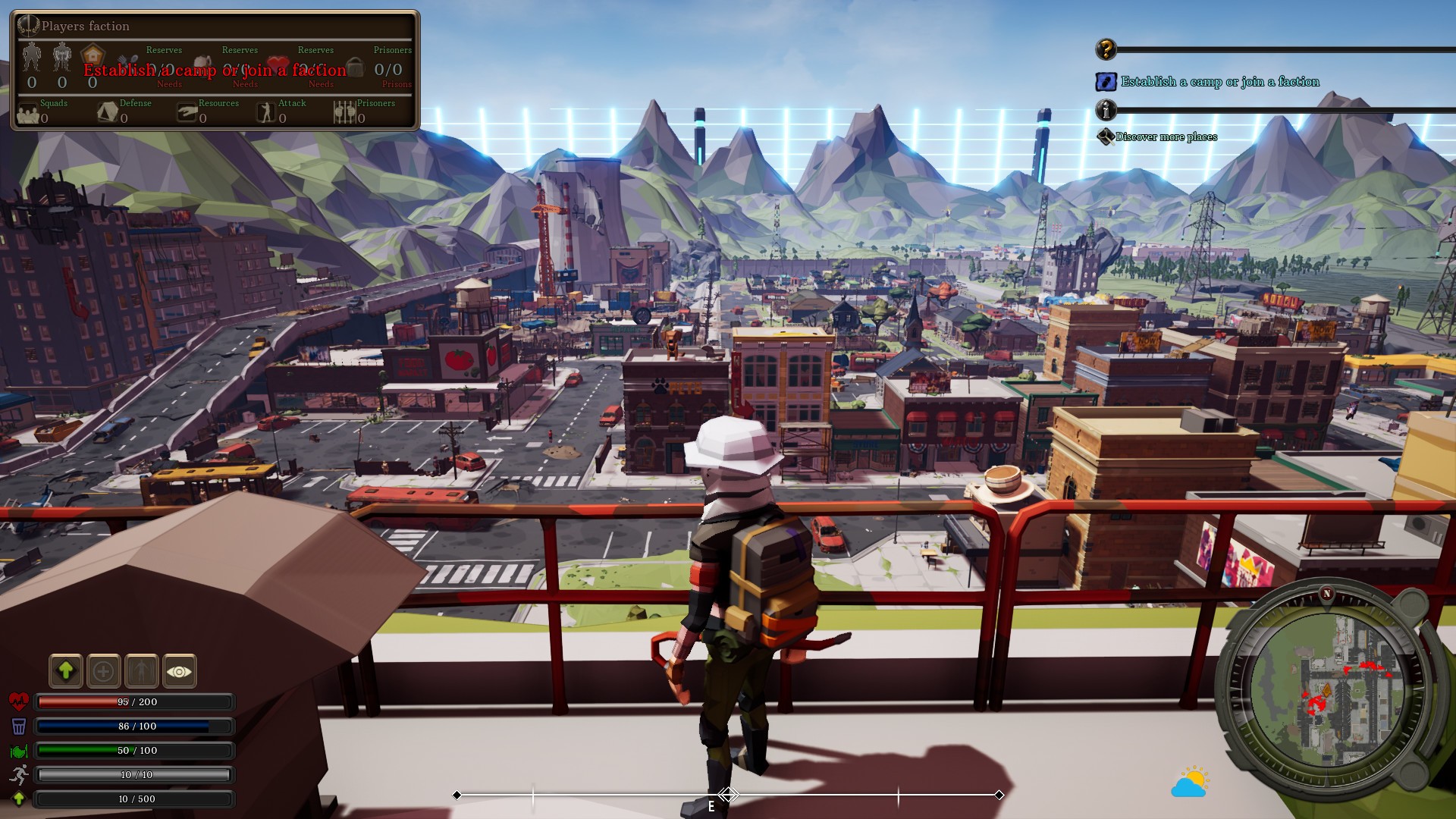Click the info quest tracker icon
The height and width of the screenshot is (819, 1456).
1106,111
